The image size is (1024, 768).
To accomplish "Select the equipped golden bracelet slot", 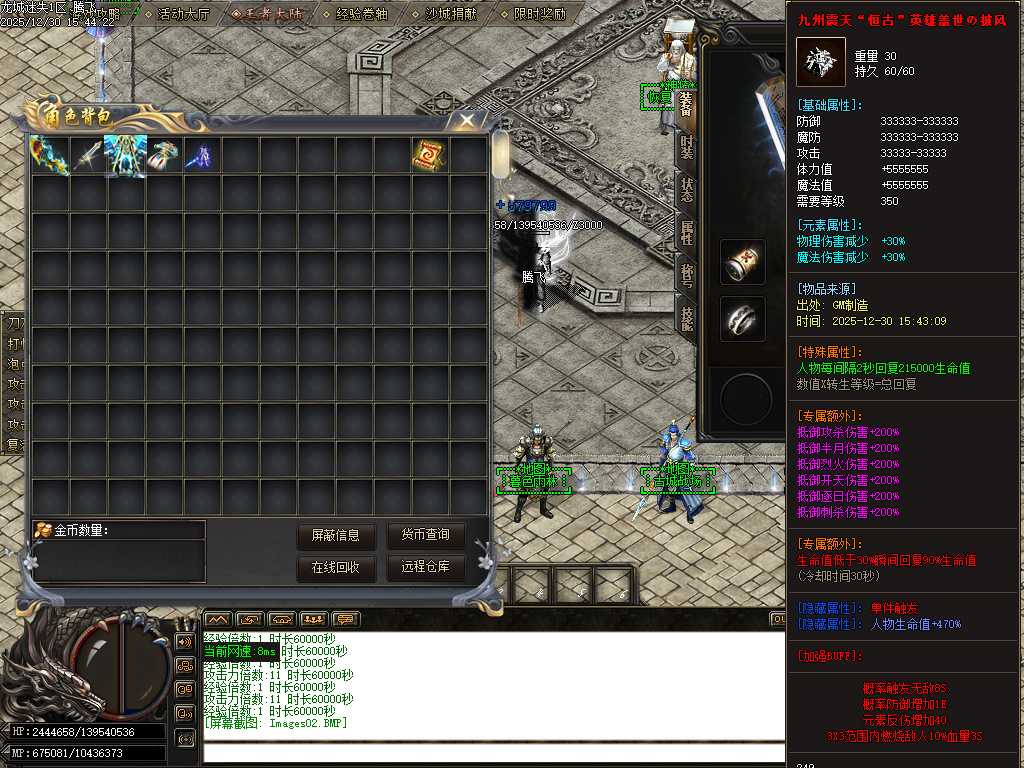I will click(743, 262).
